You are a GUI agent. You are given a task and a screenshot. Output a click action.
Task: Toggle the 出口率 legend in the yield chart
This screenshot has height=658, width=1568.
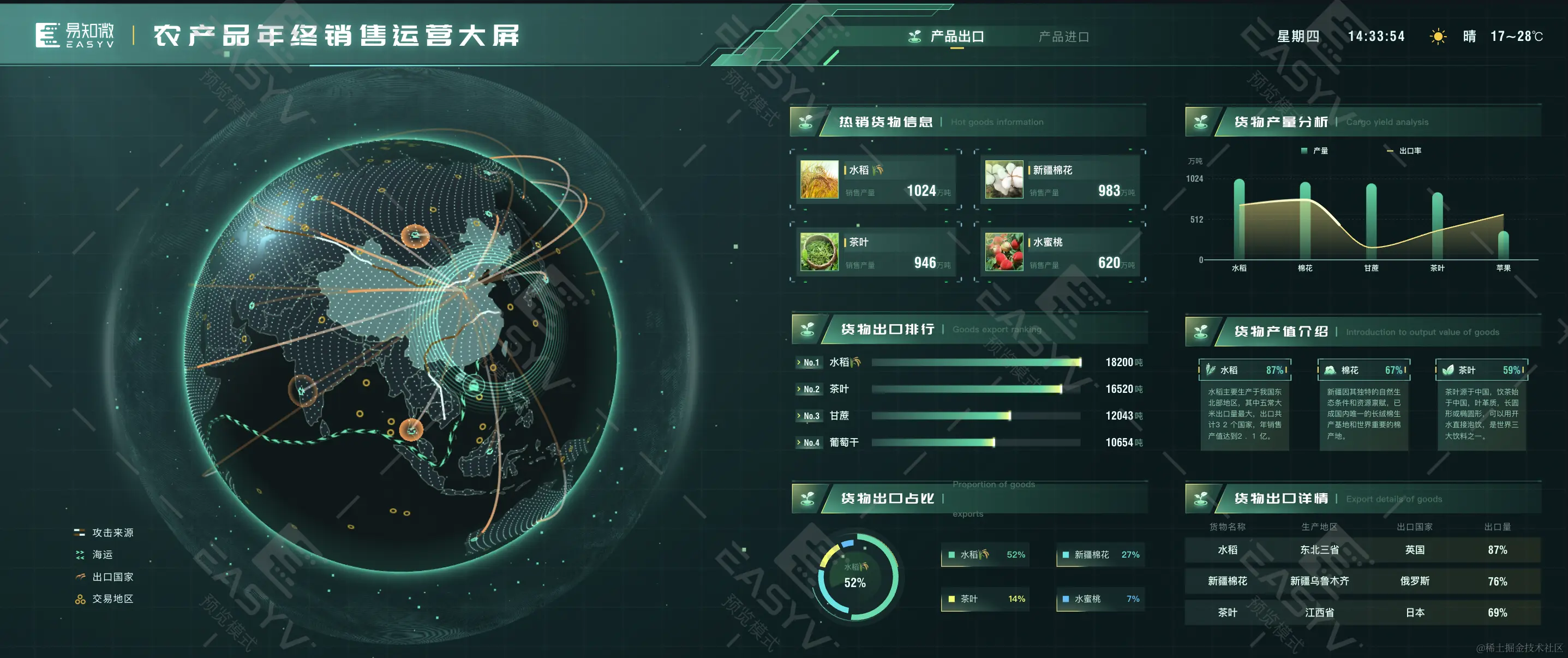[x=1404, y=151]
